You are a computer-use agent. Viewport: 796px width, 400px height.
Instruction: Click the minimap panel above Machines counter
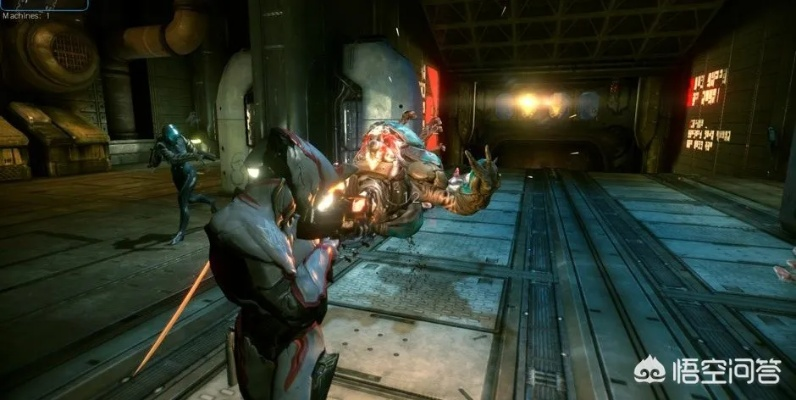point(43,4)
